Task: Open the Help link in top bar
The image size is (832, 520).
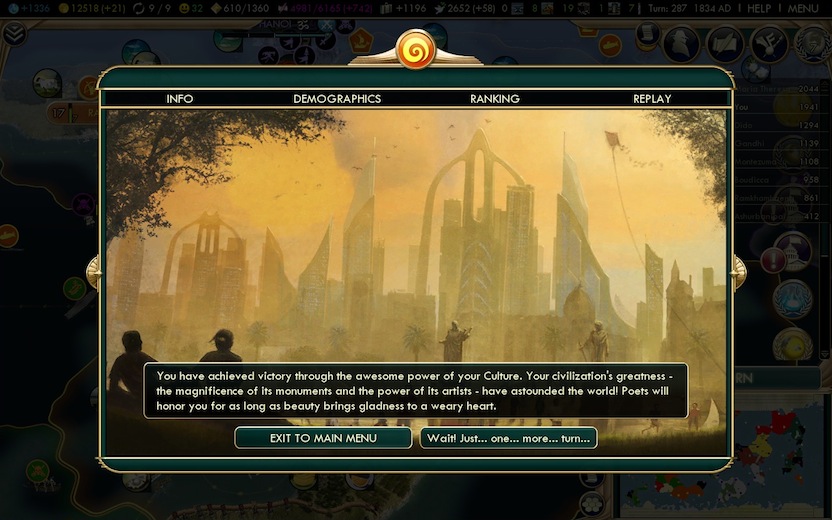Action: (x=759, y=8)
